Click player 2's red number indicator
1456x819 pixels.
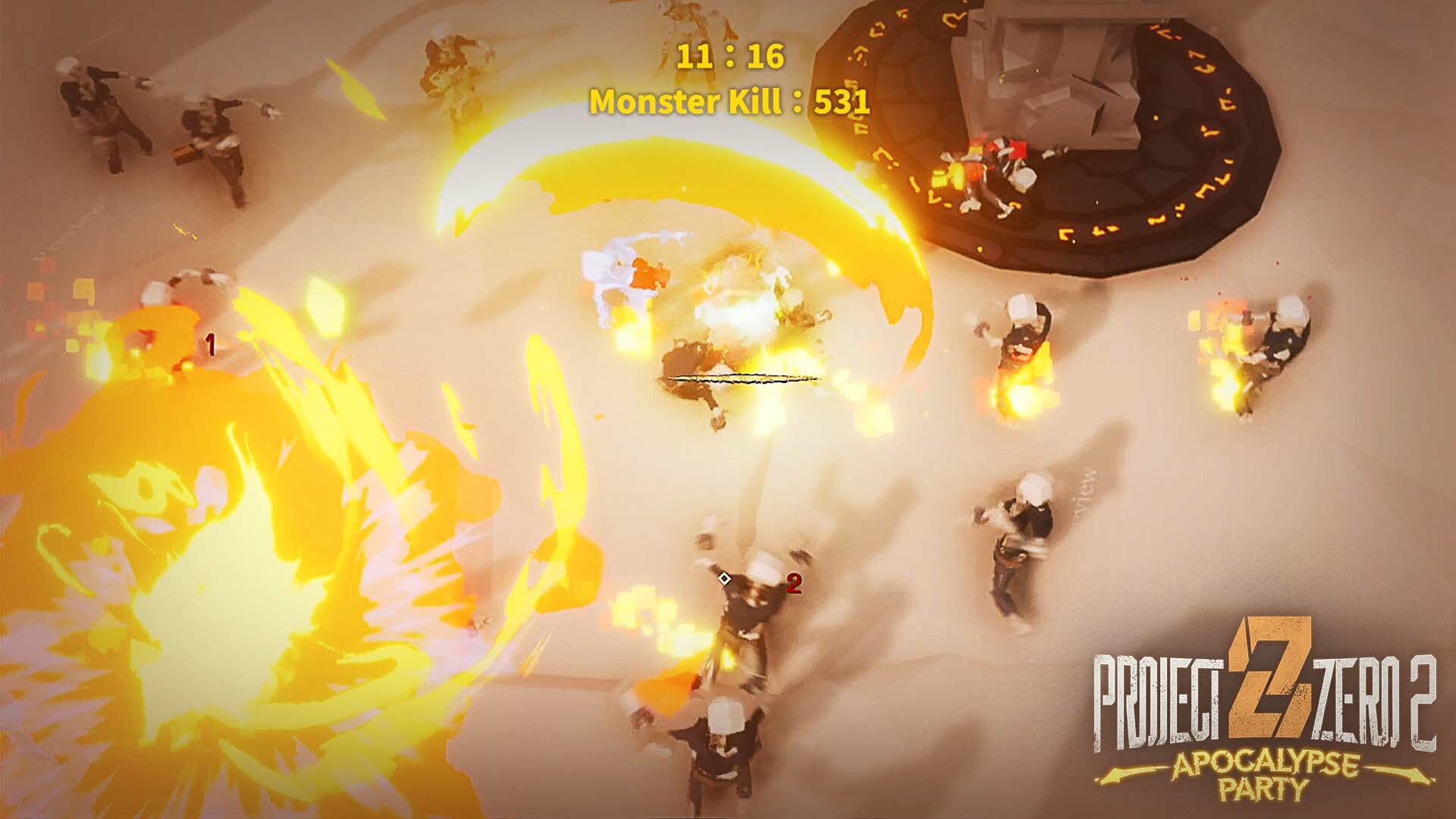click(795, 584)
